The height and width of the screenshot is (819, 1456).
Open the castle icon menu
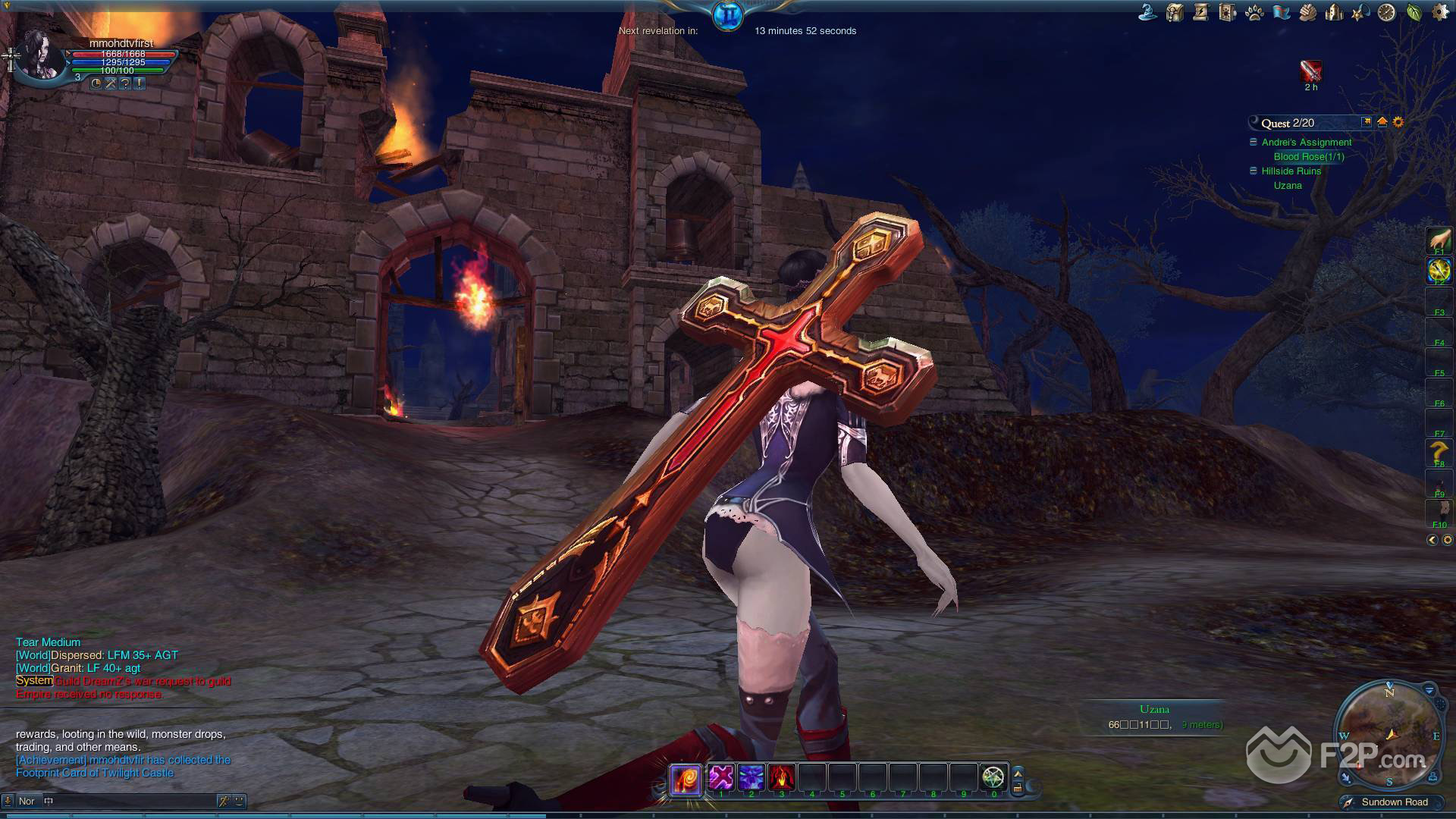1334,12
